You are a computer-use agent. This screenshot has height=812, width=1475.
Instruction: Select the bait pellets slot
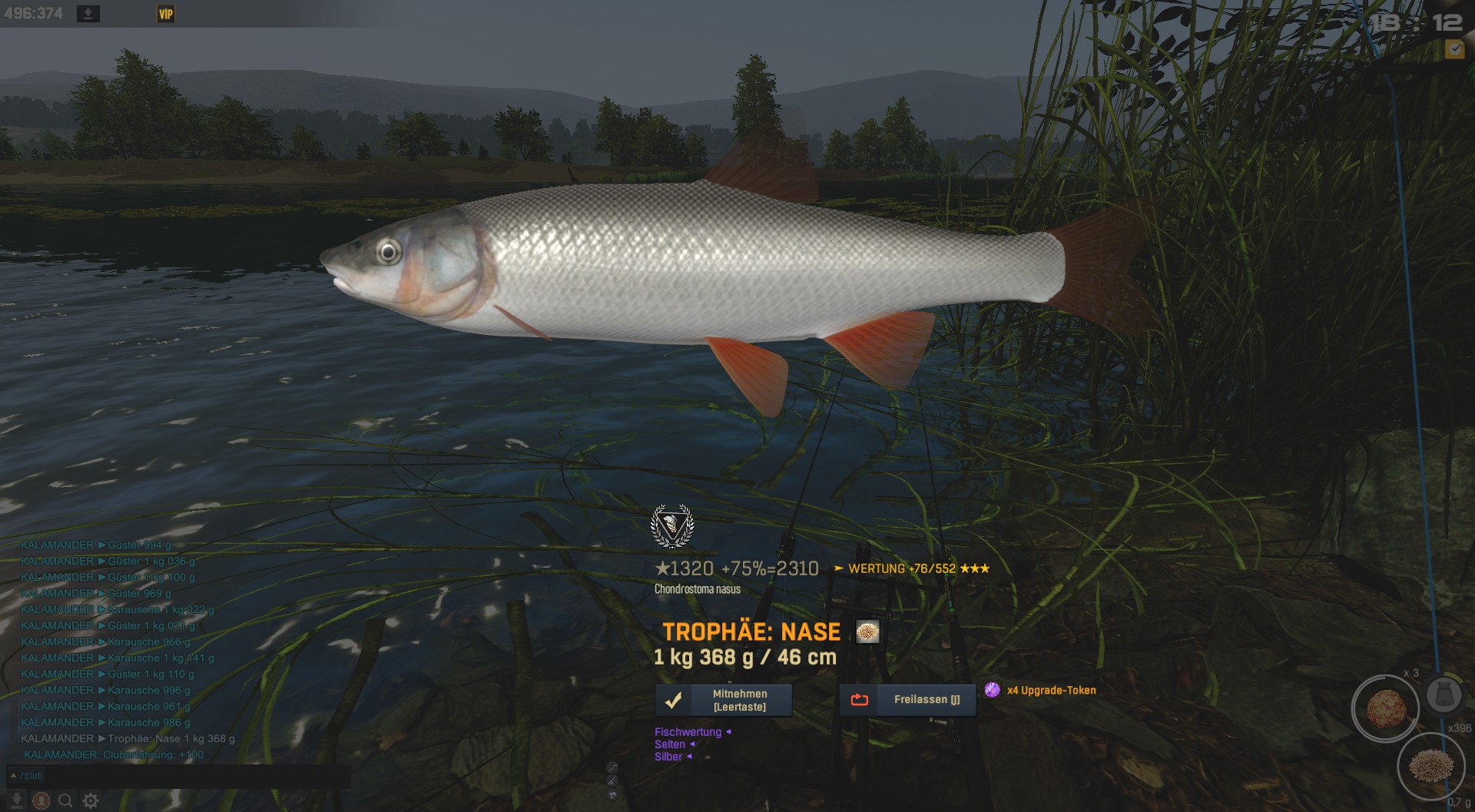pyautogui.click(x=1431, y=766)
